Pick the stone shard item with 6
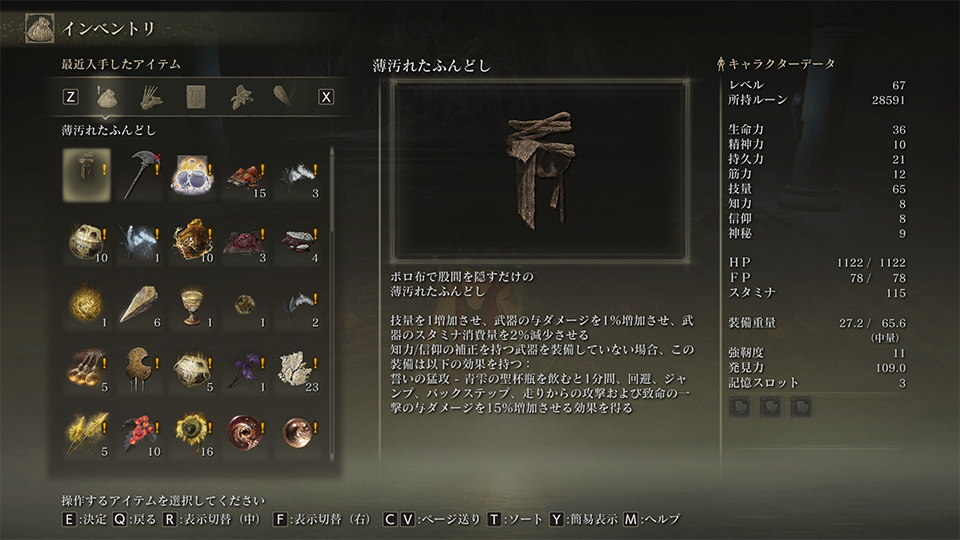The width and height of the screenshot is (960, 540). 138,304
